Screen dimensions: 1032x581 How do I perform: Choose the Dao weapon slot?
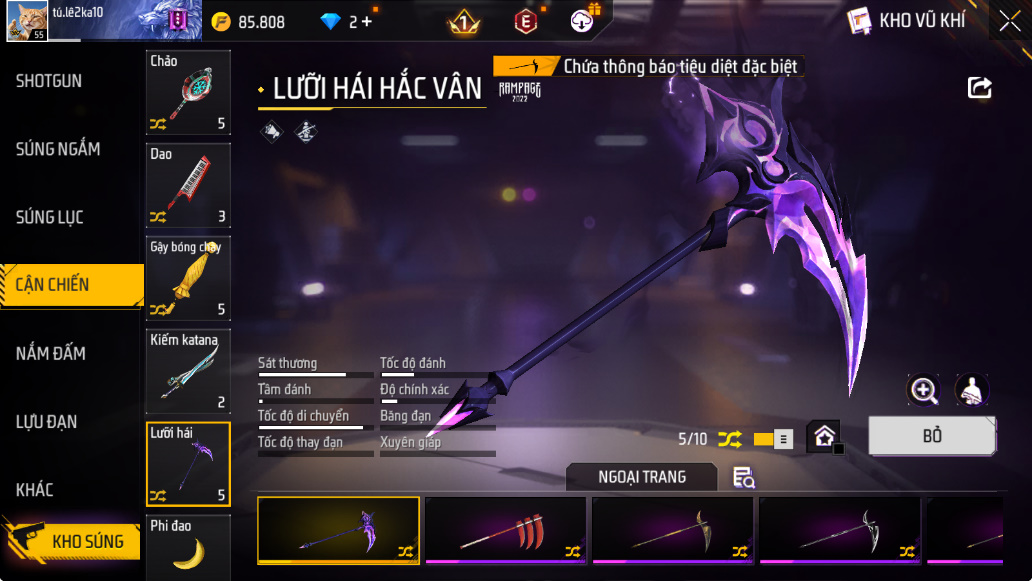click(x=188, y=185)
